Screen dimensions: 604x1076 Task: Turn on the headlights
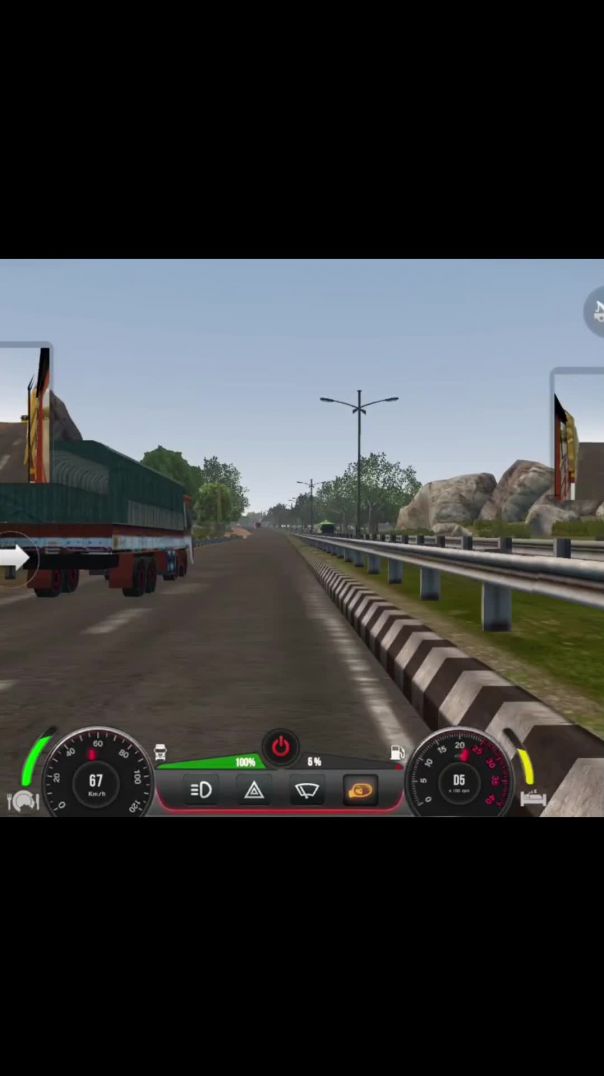tap(201, 791)
